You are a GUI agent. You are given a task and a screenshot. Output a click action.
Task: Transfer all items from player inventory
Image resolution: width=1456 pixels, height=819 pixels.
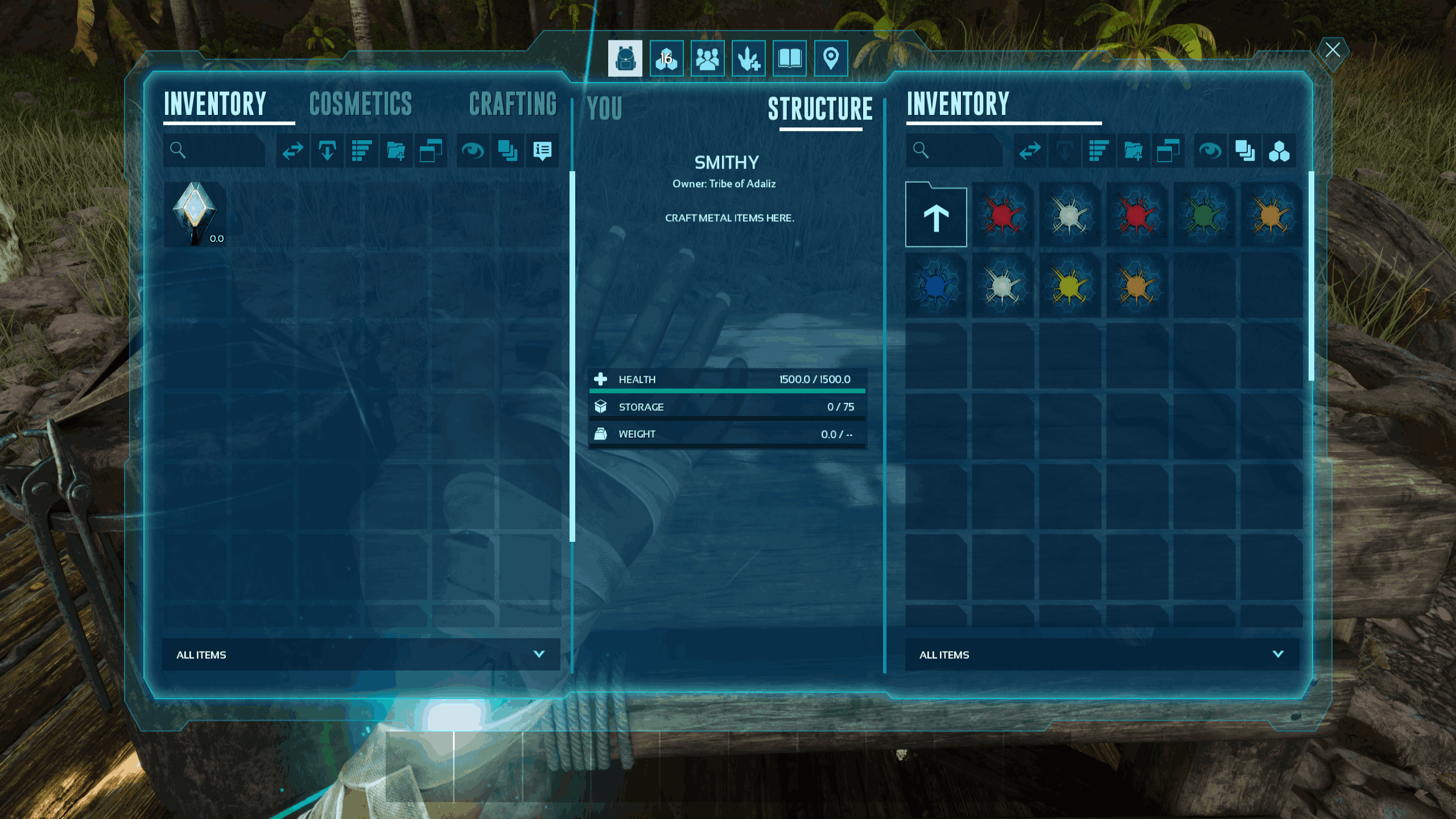pos(293,151)
